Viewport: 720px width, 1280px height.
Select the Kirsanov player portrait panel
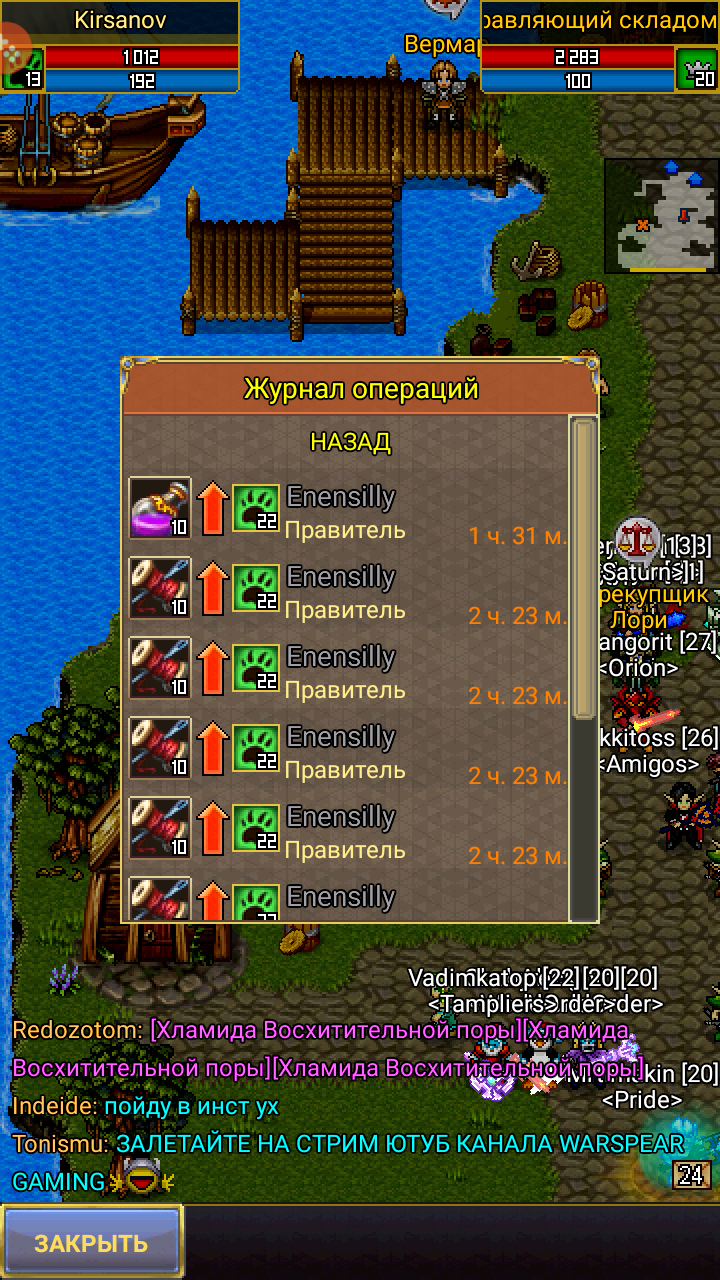pos(120,48)
